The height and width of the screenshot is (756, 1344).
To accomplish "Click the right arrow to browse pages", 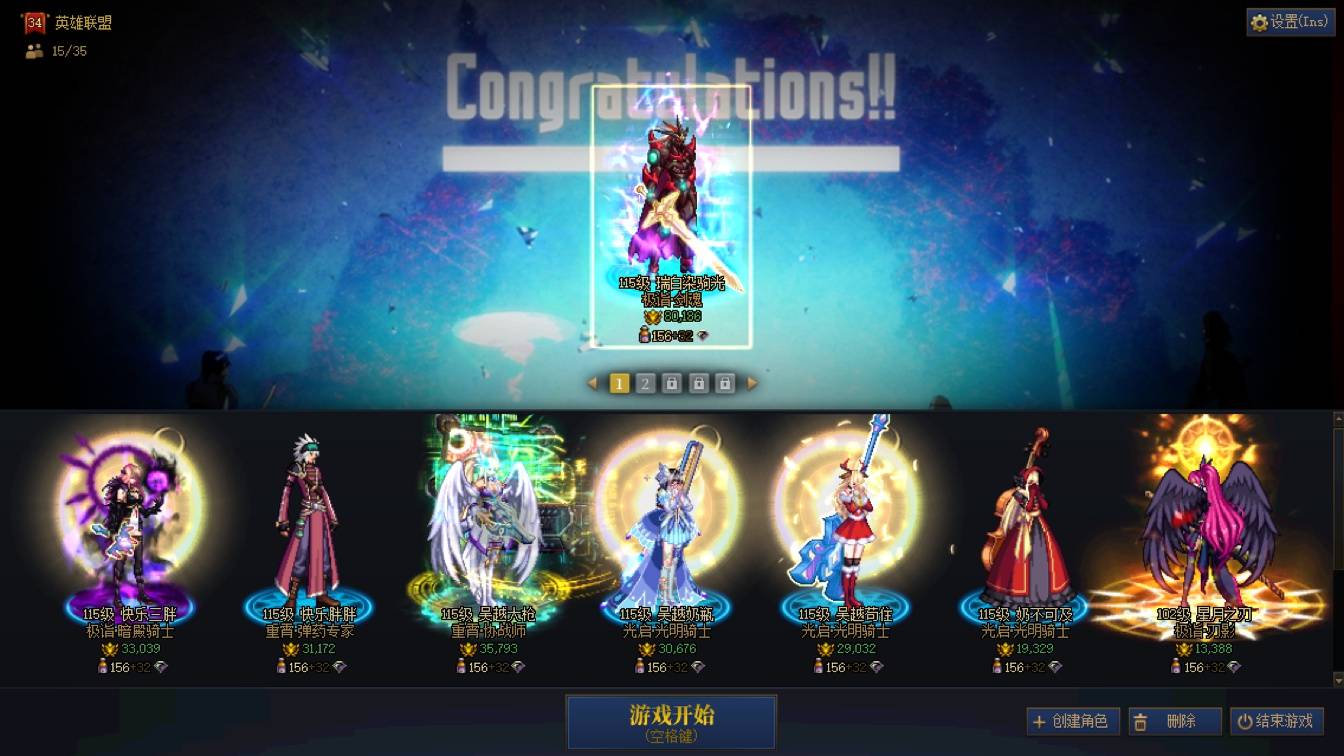I will coord(750,382).
